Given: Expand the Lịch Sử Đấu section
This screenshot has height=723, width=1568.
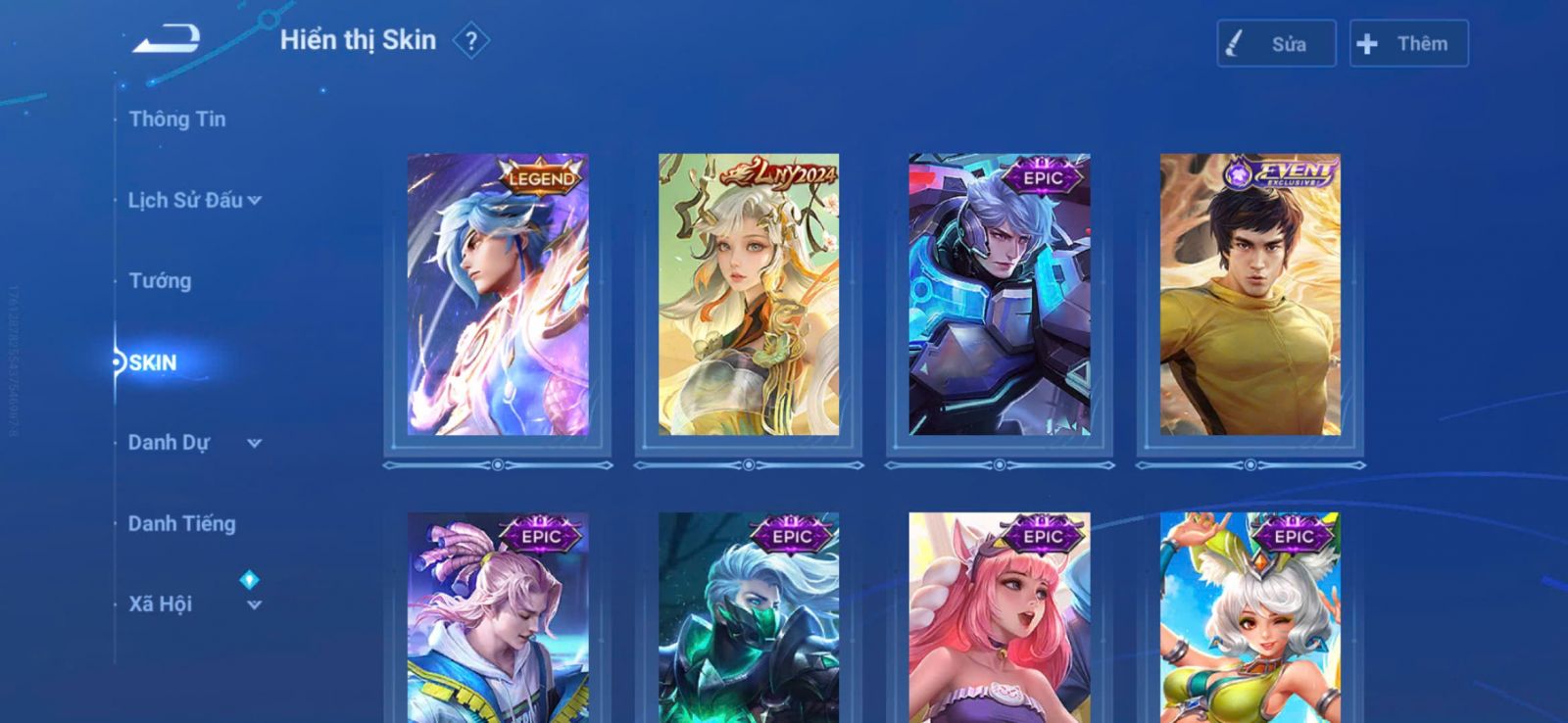Looking at the screenshot, I should point(194,200).
